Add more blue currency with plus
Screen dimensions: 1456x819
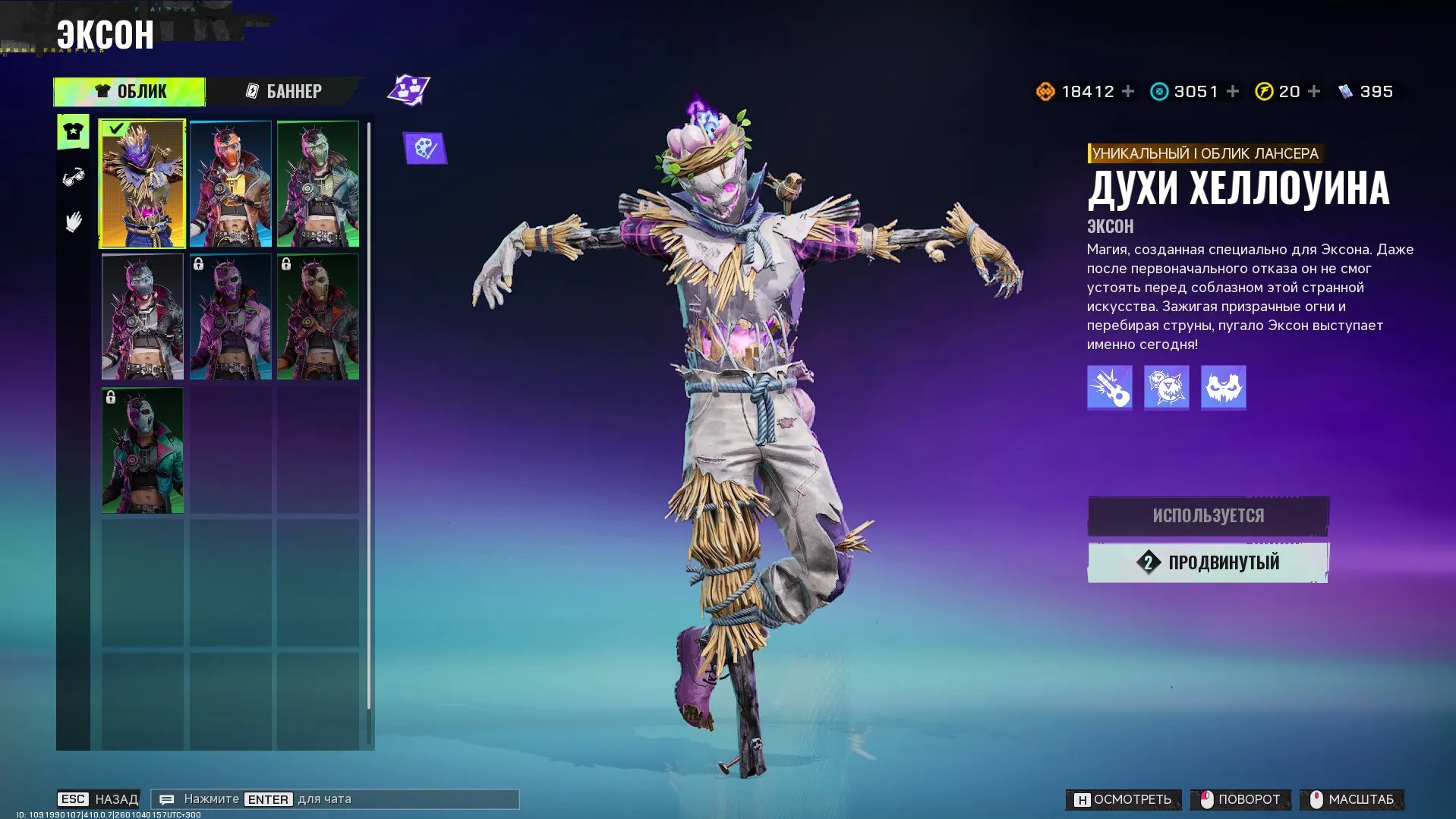(1233, 92)
